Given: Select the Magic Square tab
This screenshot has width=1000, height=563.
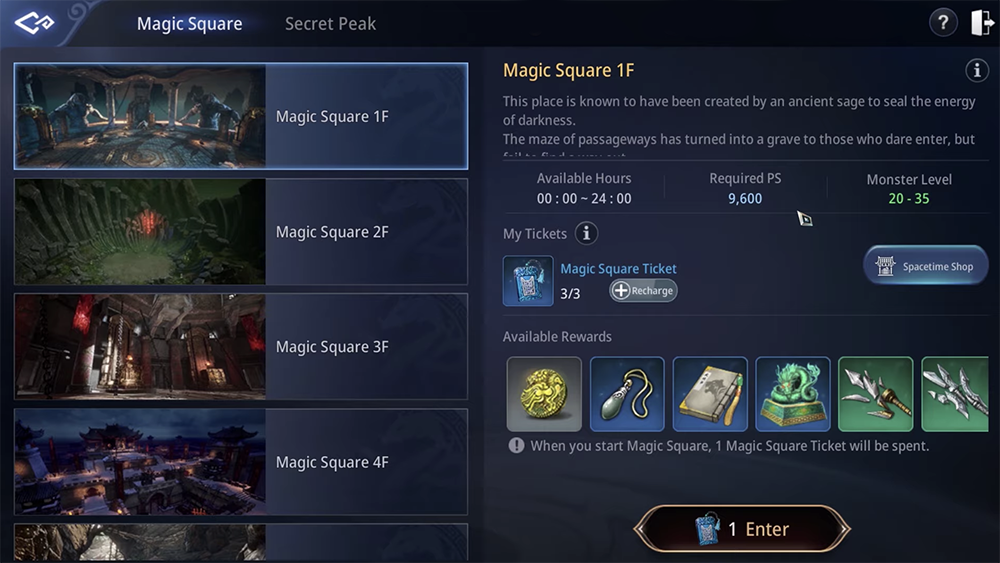Looking at the screenshot, I should [x=189, y=24].
